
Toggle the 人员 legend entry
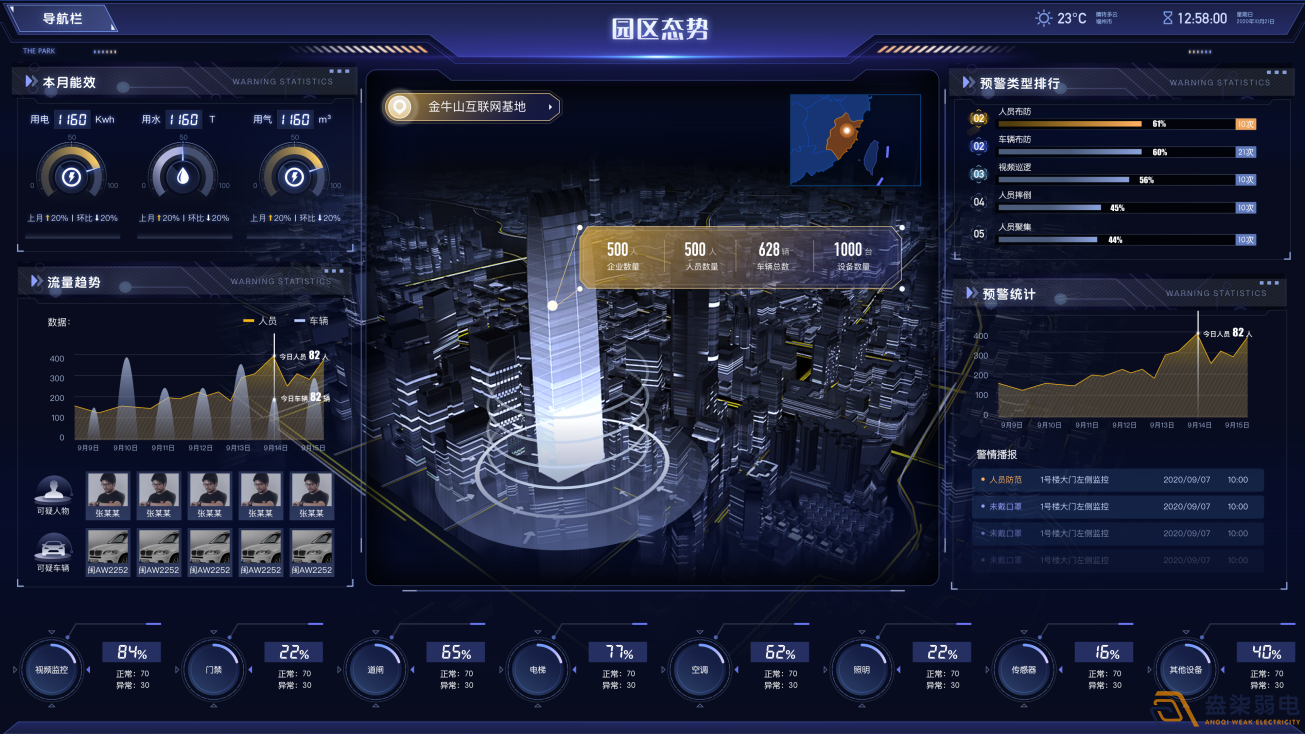pos(260,321)
